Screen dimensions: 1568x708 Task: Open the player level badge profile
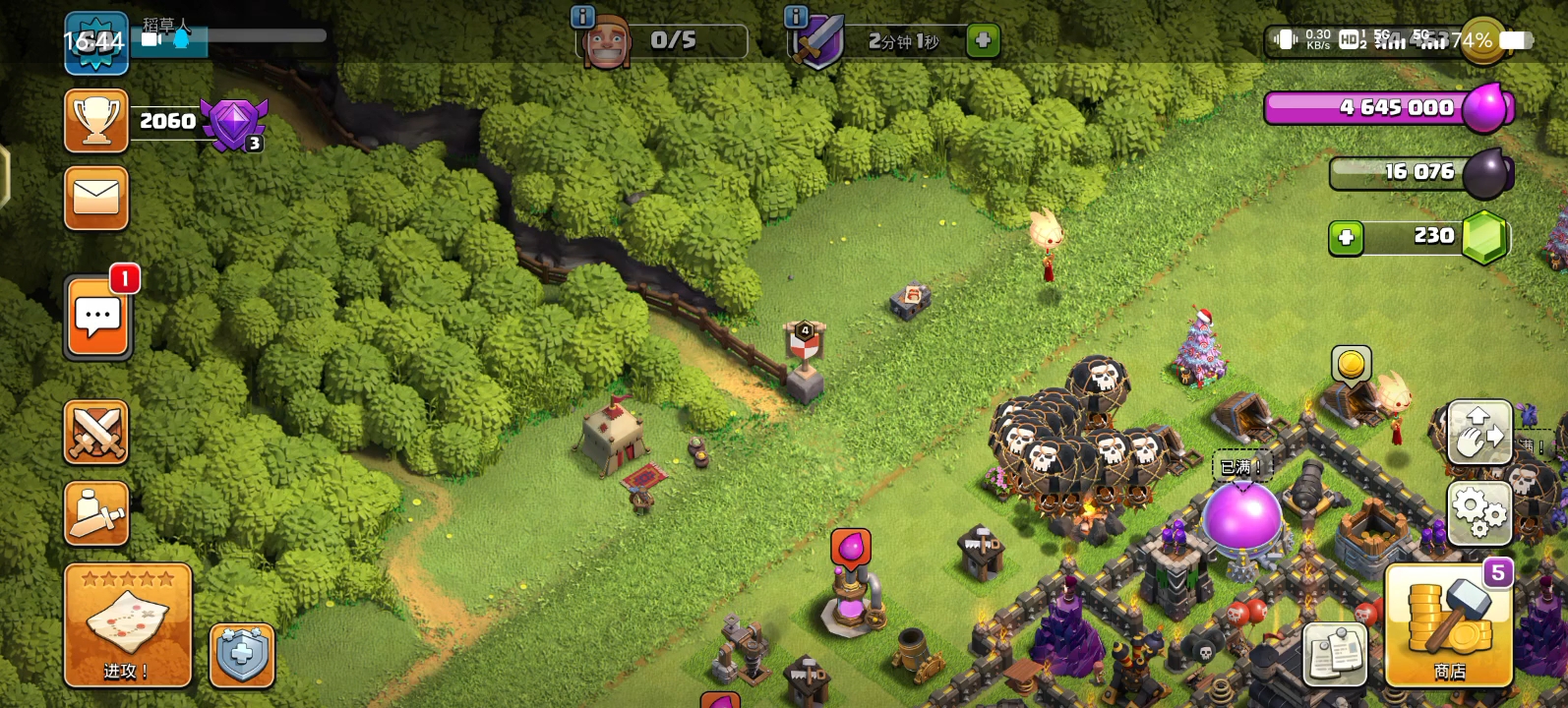click(95, 42)
